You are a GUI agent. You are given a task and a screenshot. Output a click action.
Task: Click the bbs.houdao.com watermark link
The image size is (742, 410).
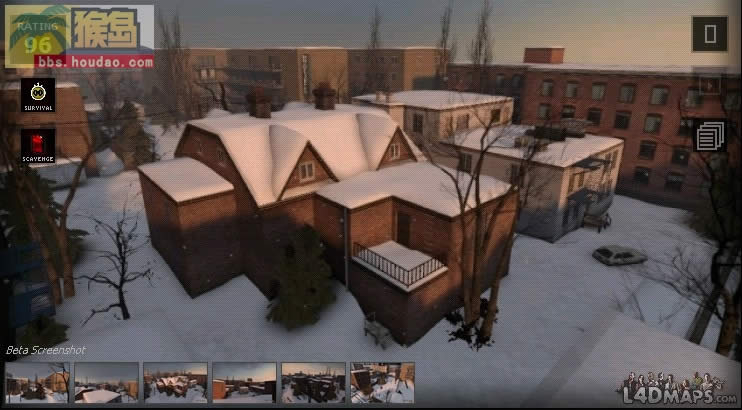pyautogui.click(x=94, y=62)
